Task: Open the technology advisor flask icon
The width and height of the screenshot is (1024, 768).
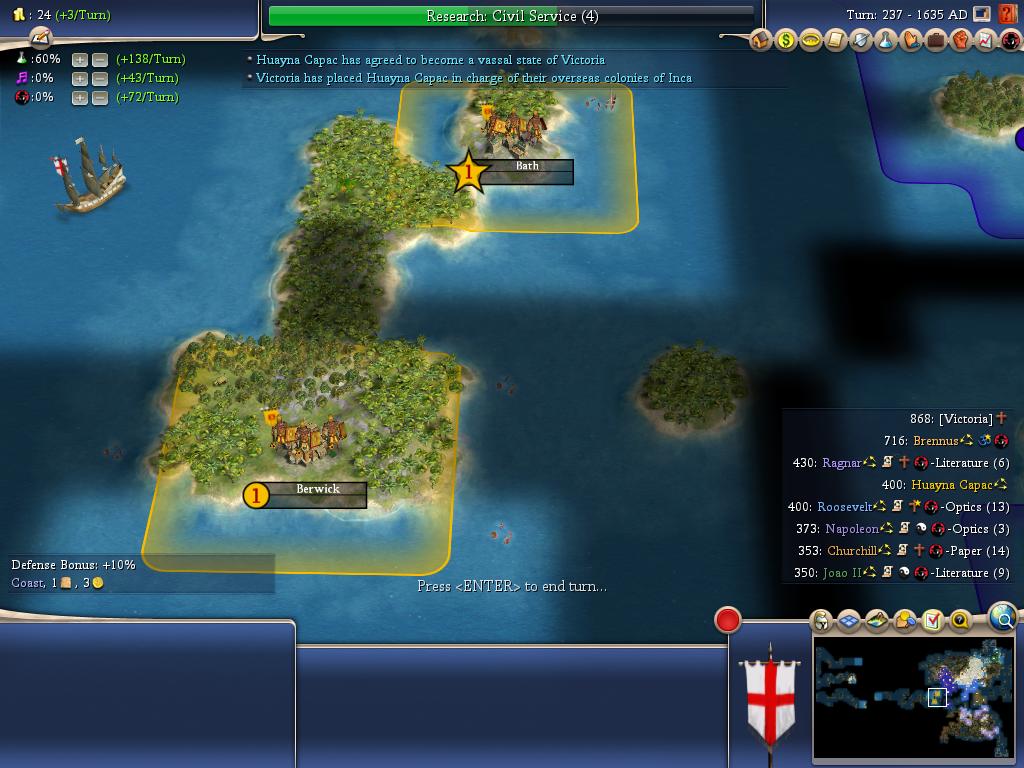Action: (886, 41)
